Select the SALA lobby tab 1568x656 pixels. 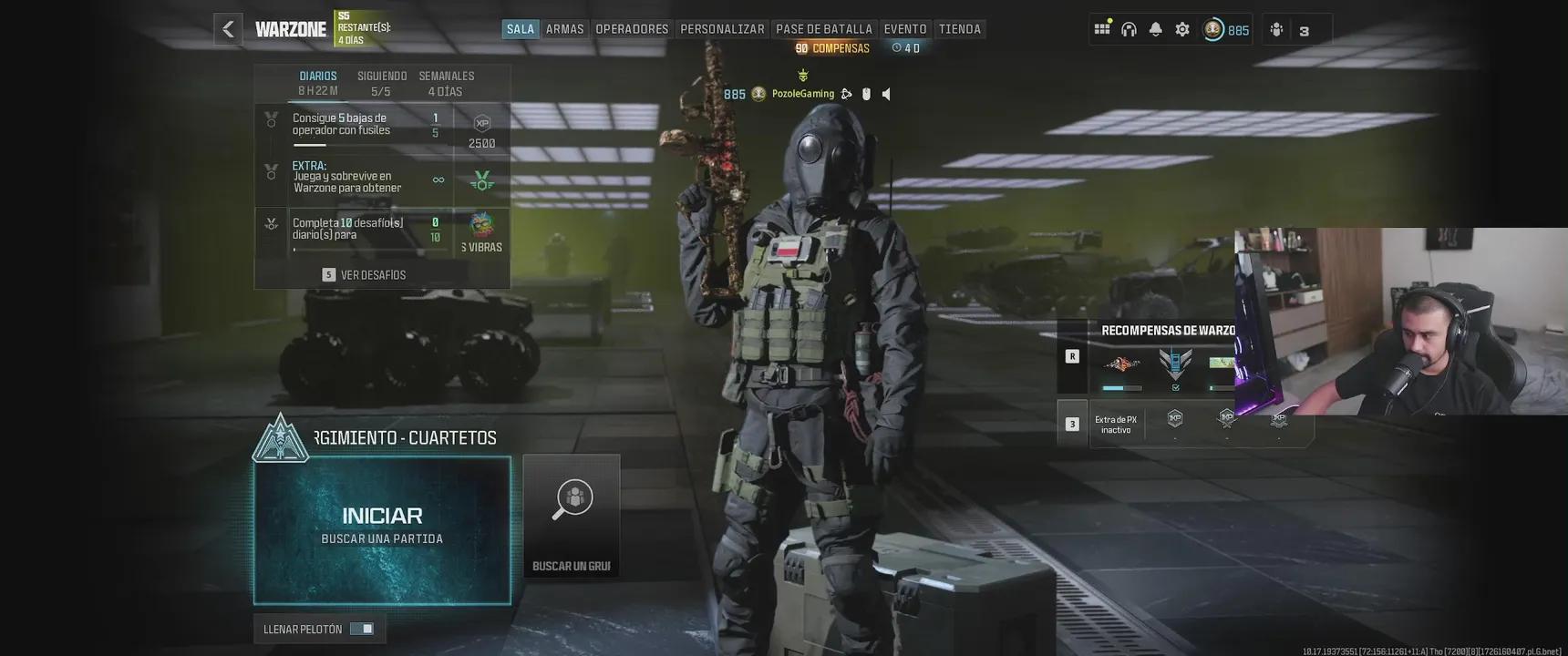(x=521, y=29)
